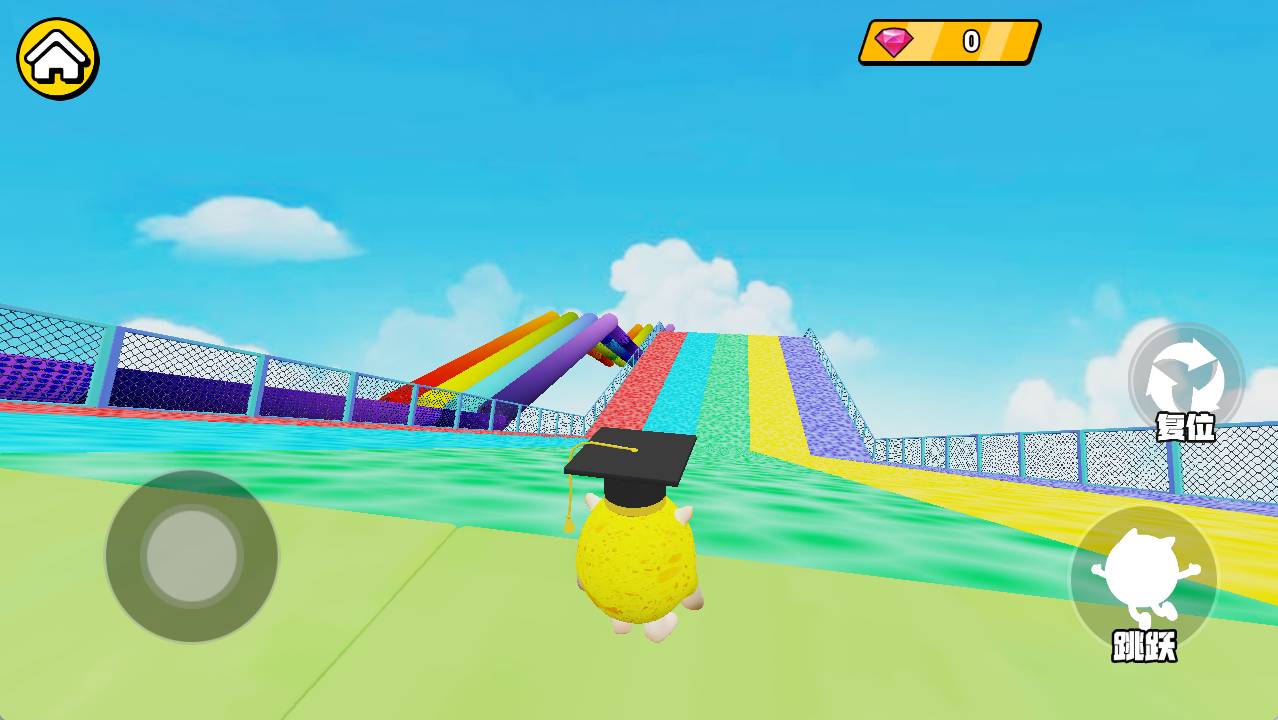The width and height of the screenshot is (1278, 720).
Task: Activate the 复位 reset button
Action: click(1186, 381)
